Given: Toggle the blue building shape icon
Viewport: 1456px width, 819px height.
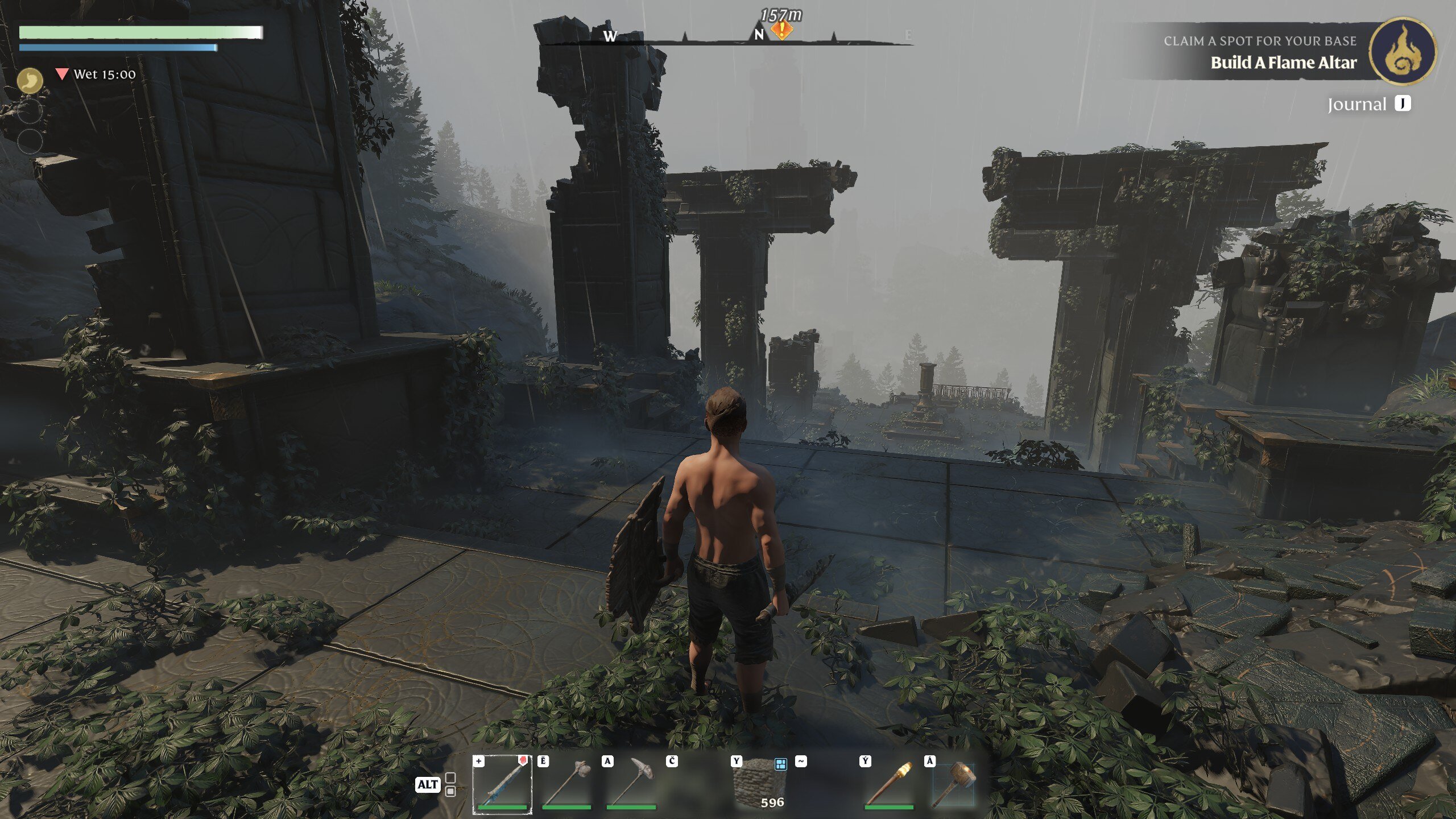Looking at the screenshot, I should coord(780,764).
